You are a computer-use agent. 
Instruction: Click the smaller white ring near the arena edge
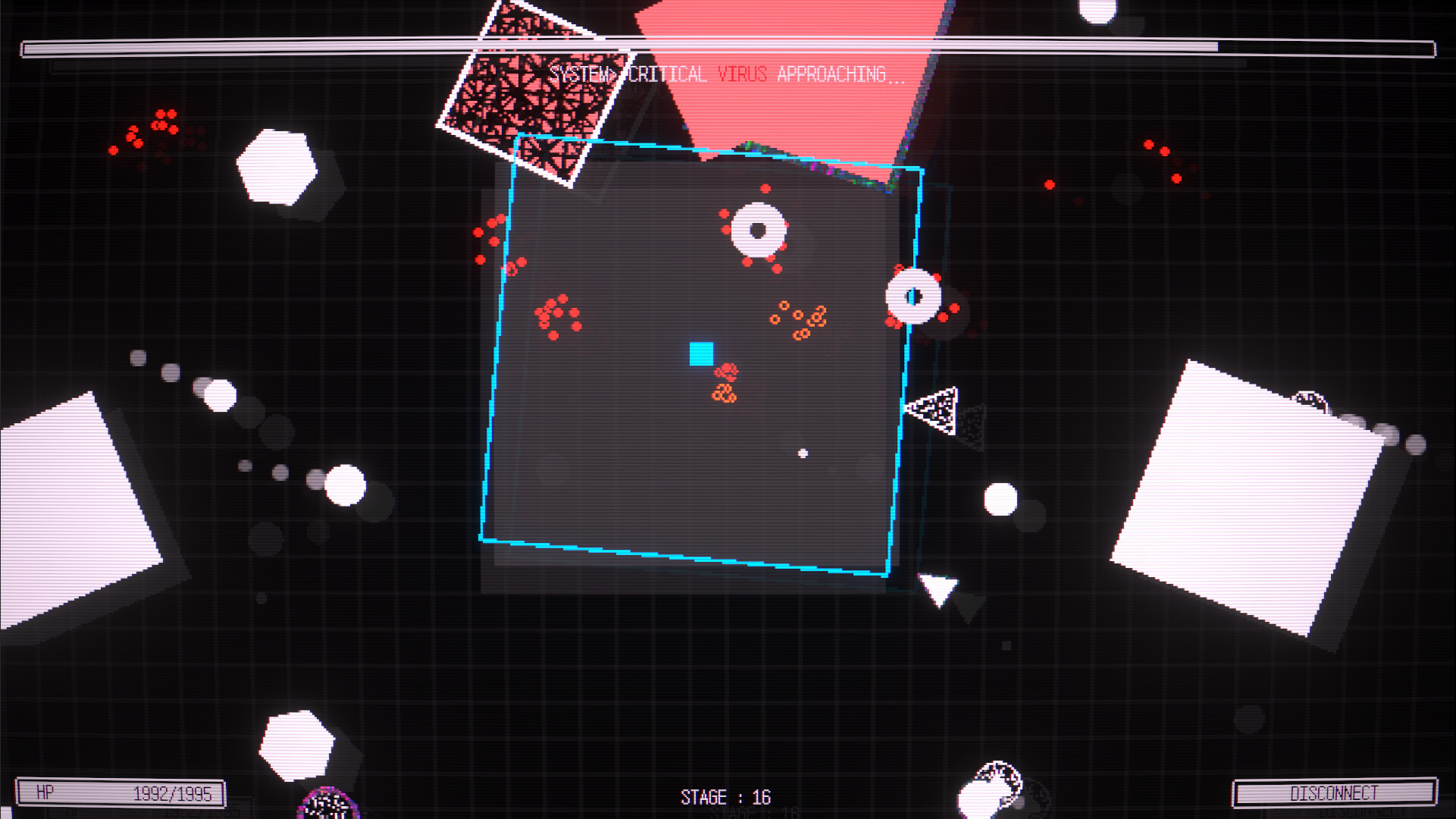point(914,294)
